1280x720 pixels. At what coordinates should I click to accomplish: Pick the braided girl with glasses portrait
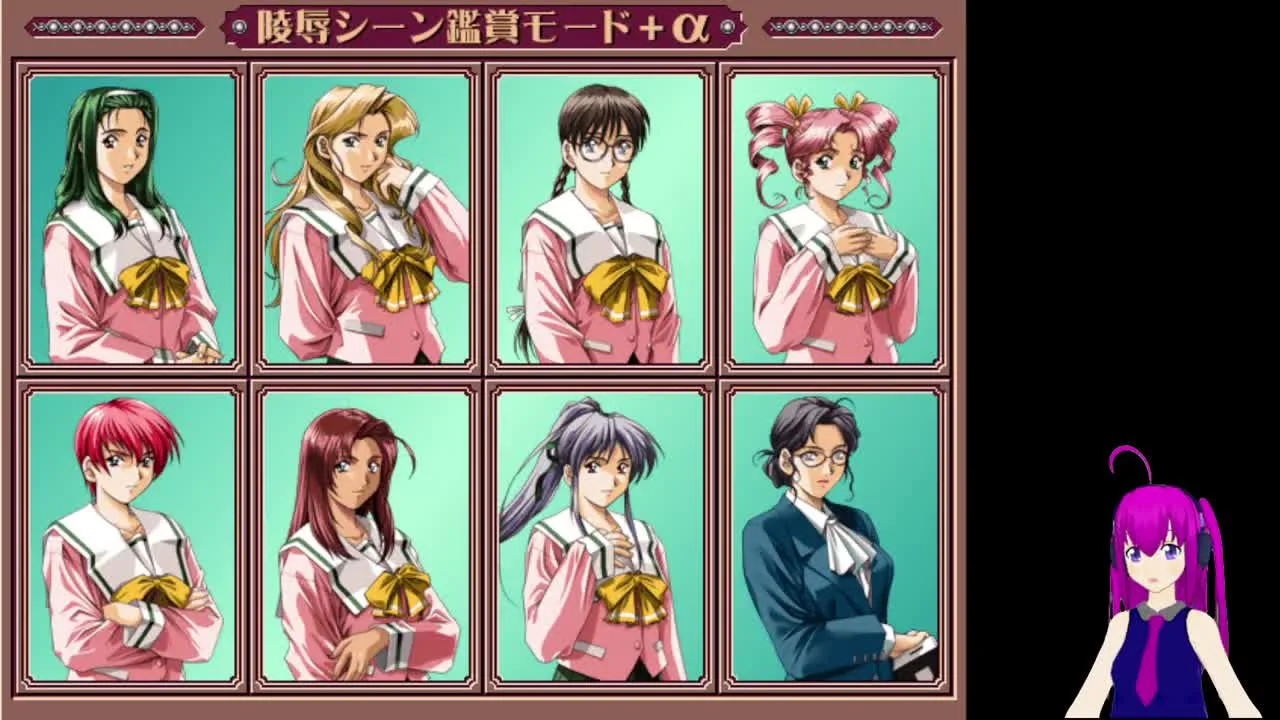[600, 219]
